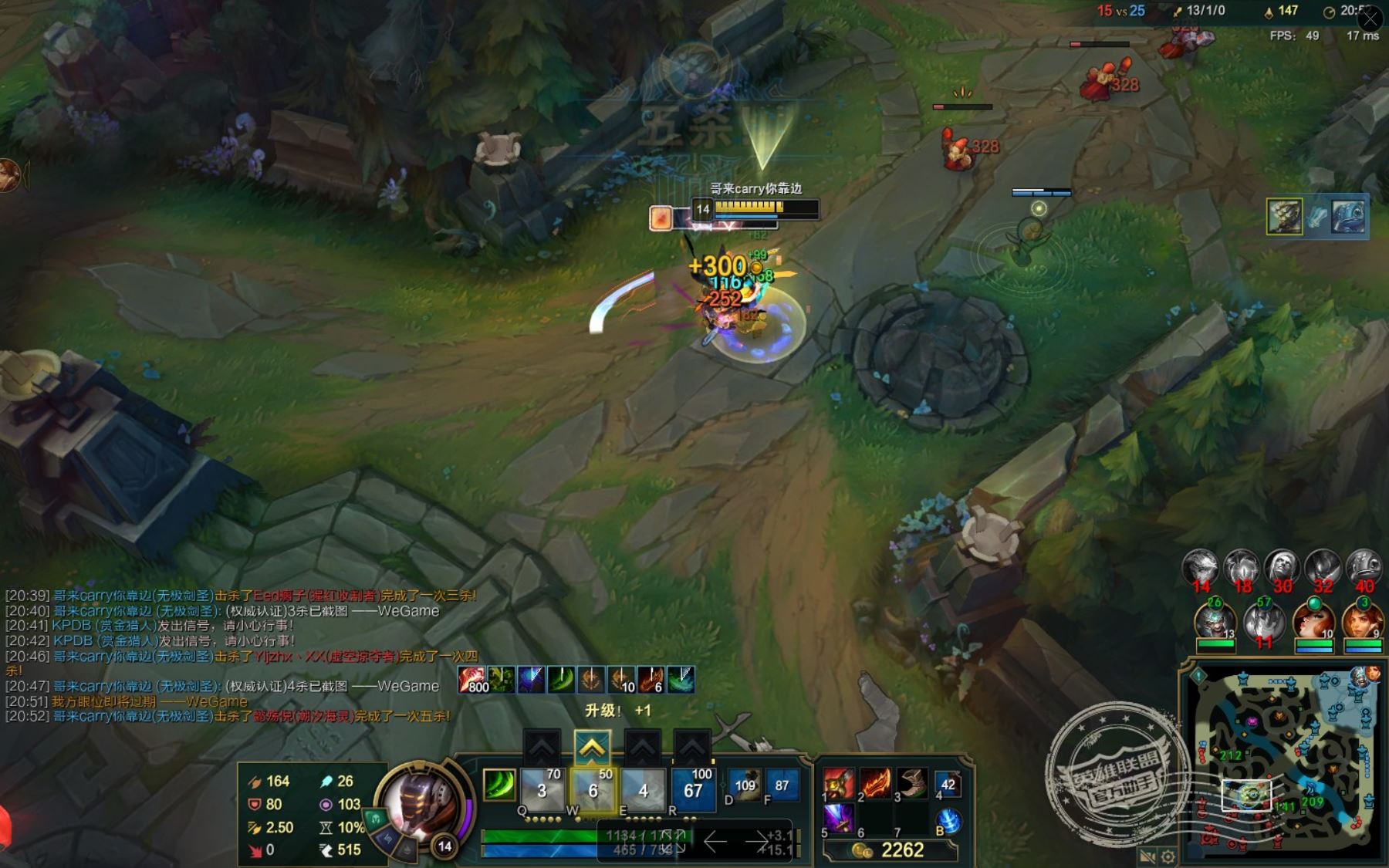
Task: Level up W using the golden chevron
Action: [592, 747]
